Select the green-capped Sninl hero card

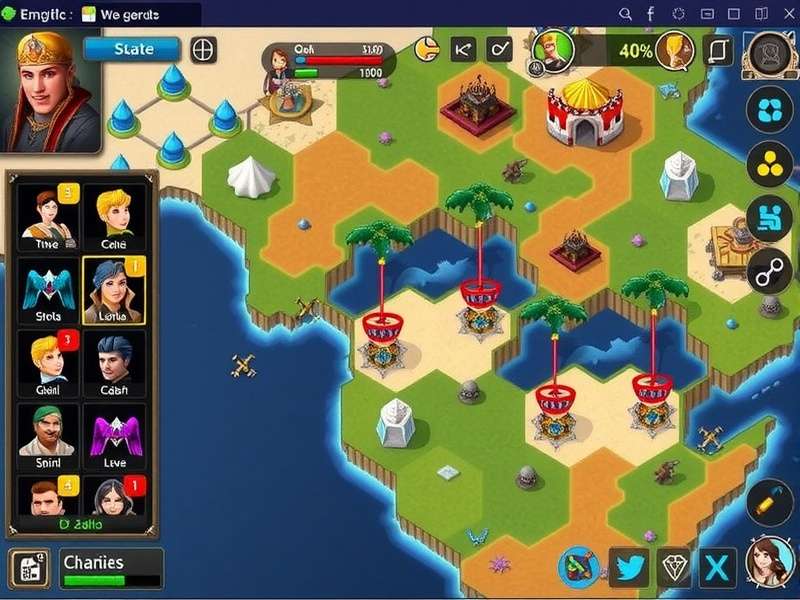(x=47, y=436)
